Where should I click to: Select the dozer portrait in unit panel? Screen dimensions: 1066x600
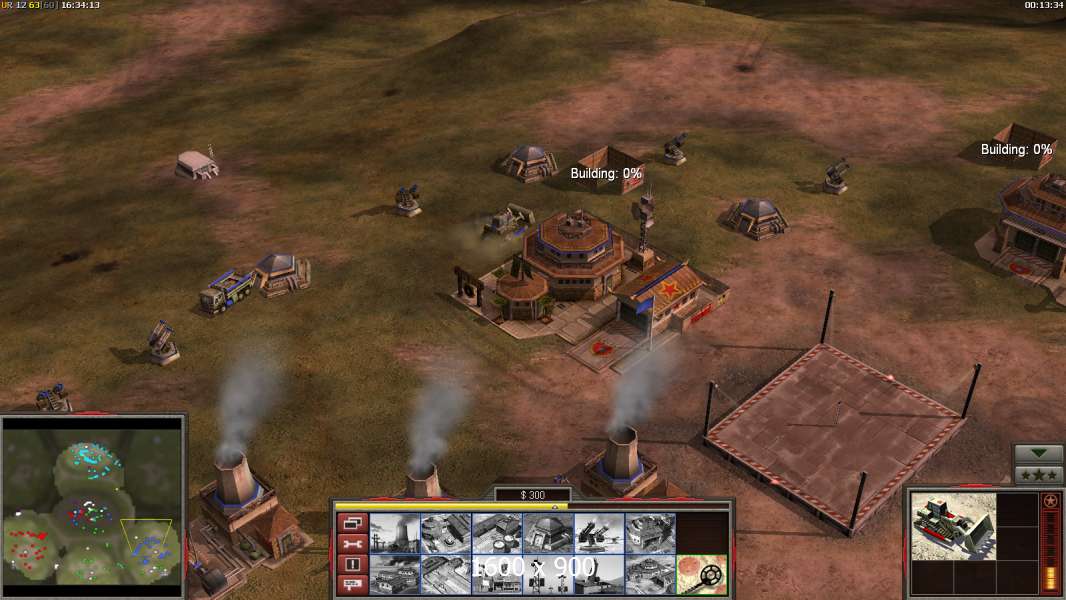(x=953, y=526)
